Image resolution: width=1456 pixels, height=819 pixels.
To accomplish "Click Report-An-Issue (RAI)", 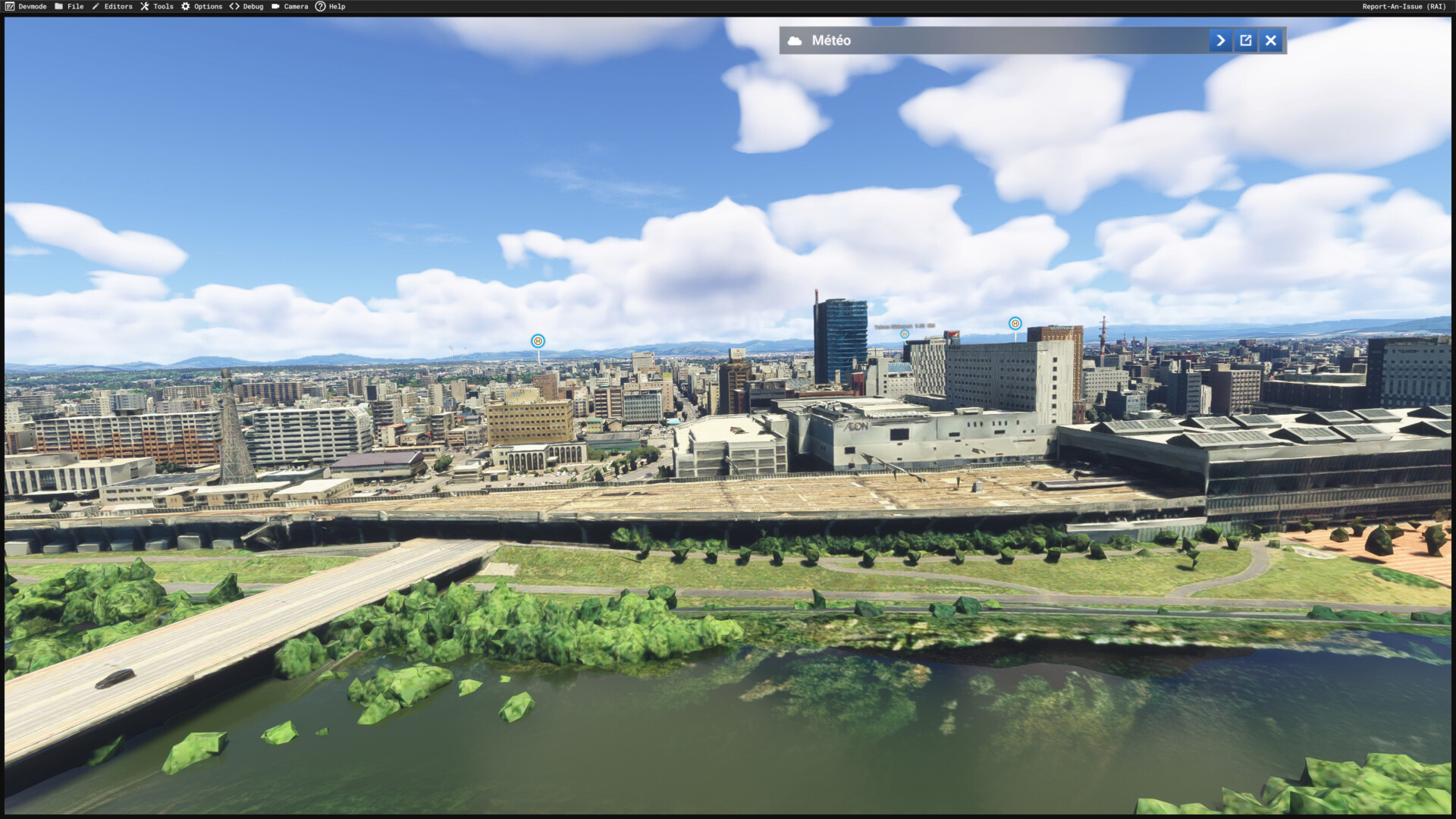I will coord(1404,7).
